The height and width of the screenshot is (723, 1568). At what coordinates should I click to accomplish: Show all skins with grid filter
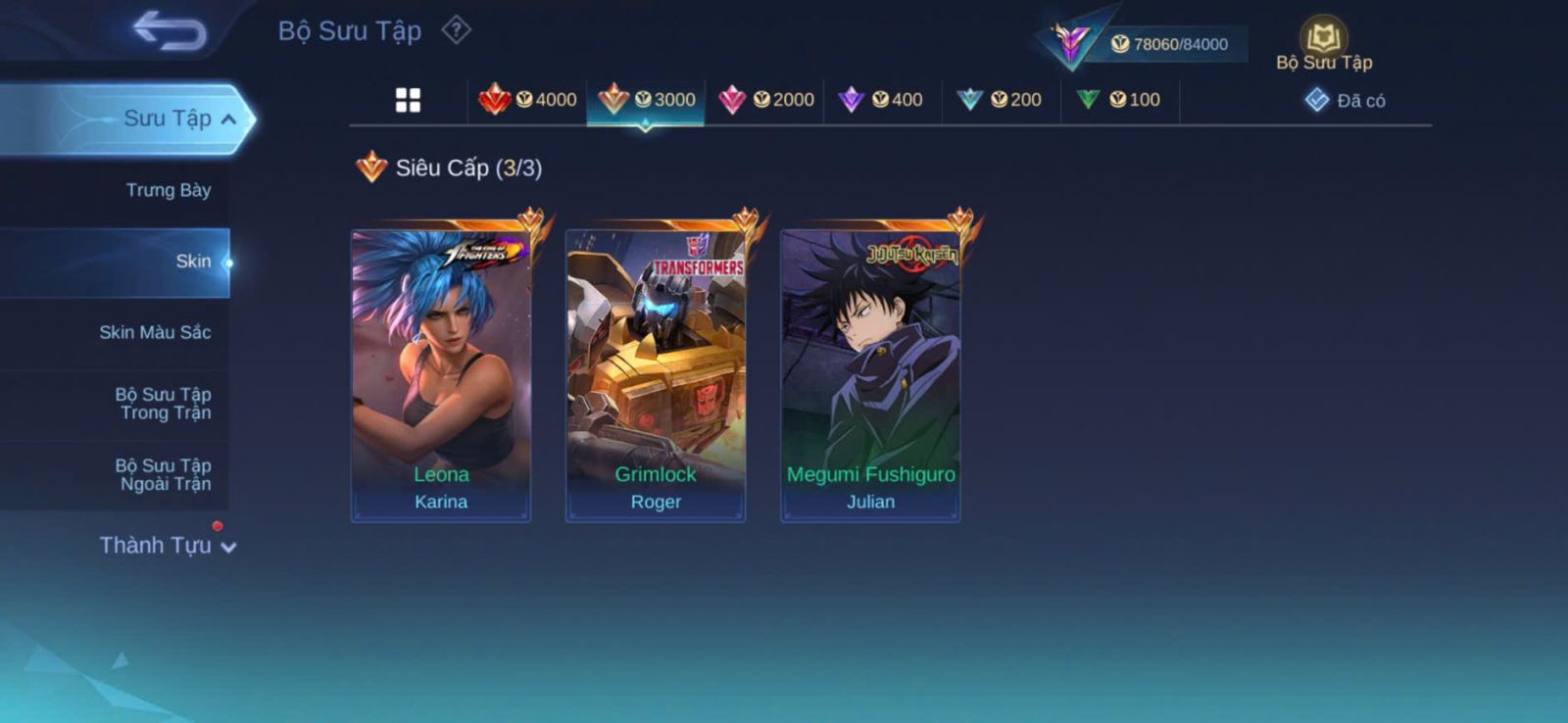click(x=408, y=100)
